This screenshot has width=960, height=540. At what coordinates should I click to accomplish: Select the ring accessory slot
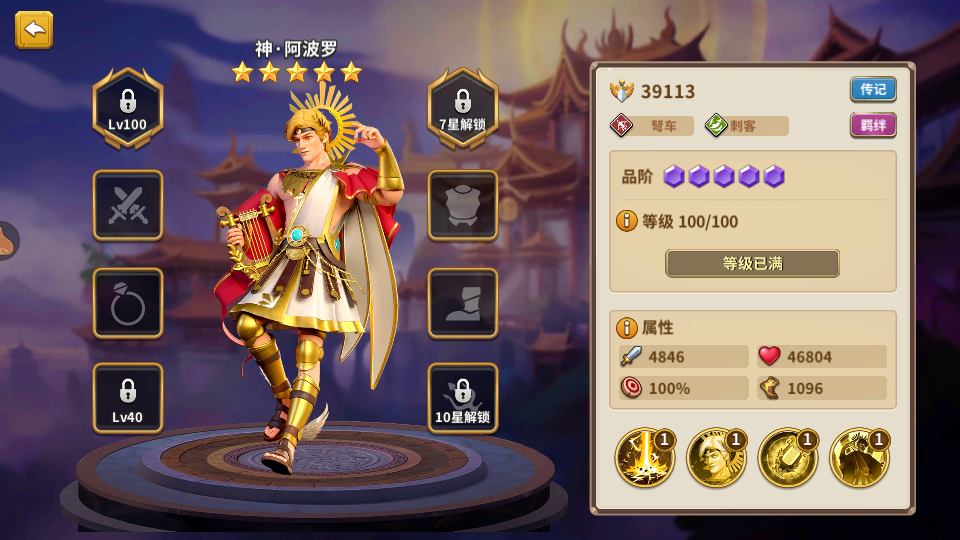coord(128,303)
